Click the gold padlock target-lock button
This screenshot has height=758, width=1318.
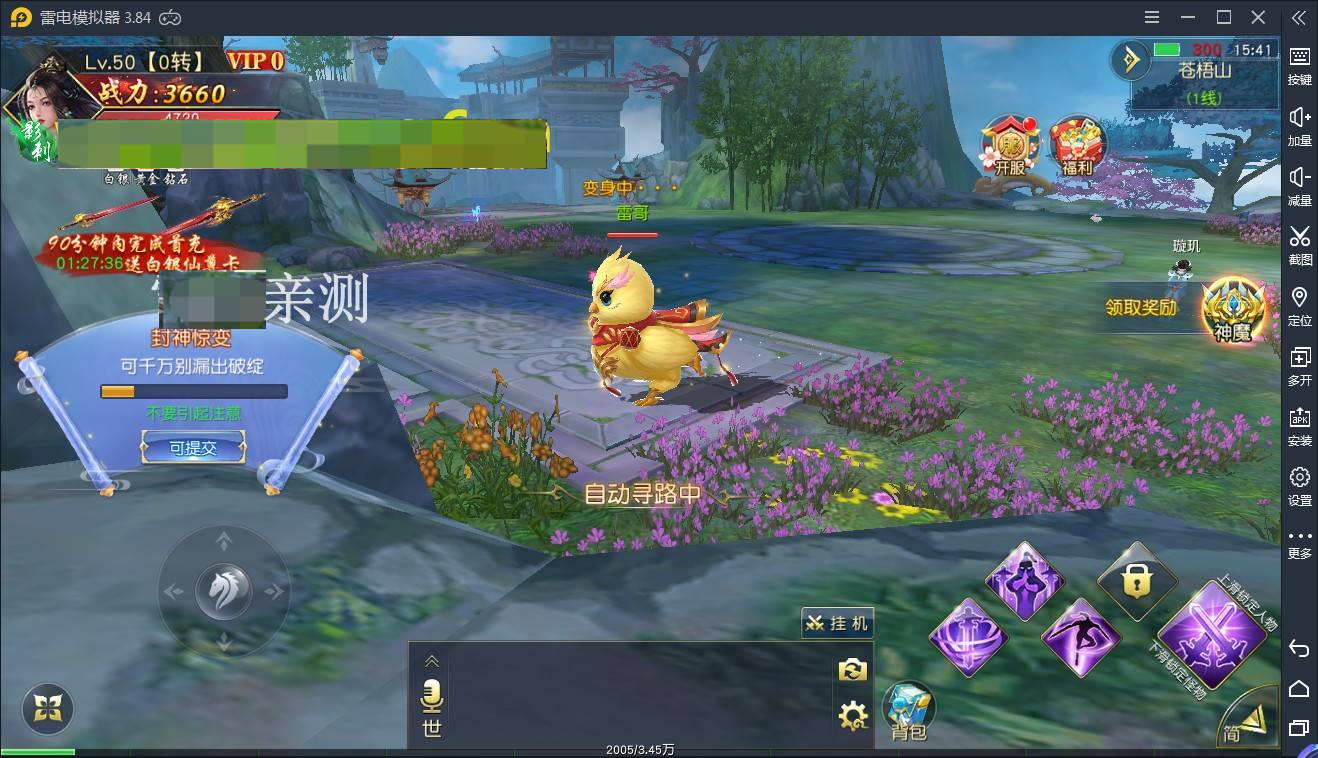1136,581
